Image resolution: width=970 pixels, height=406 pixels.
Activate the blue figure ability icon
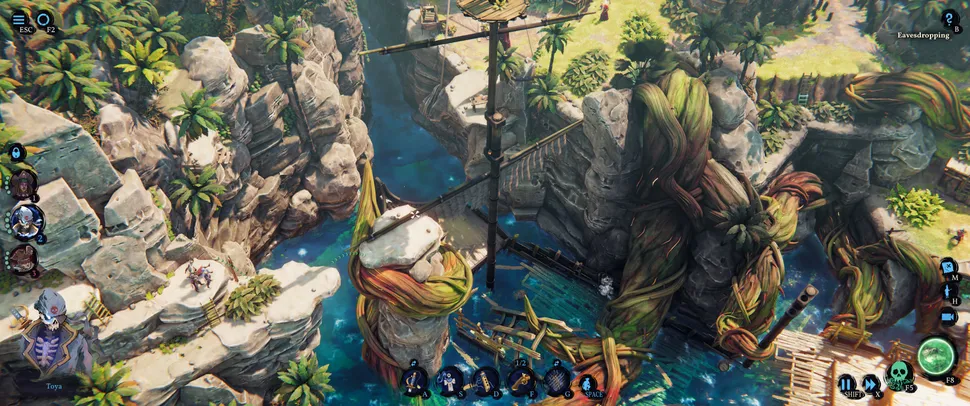[x=589, y=381]
